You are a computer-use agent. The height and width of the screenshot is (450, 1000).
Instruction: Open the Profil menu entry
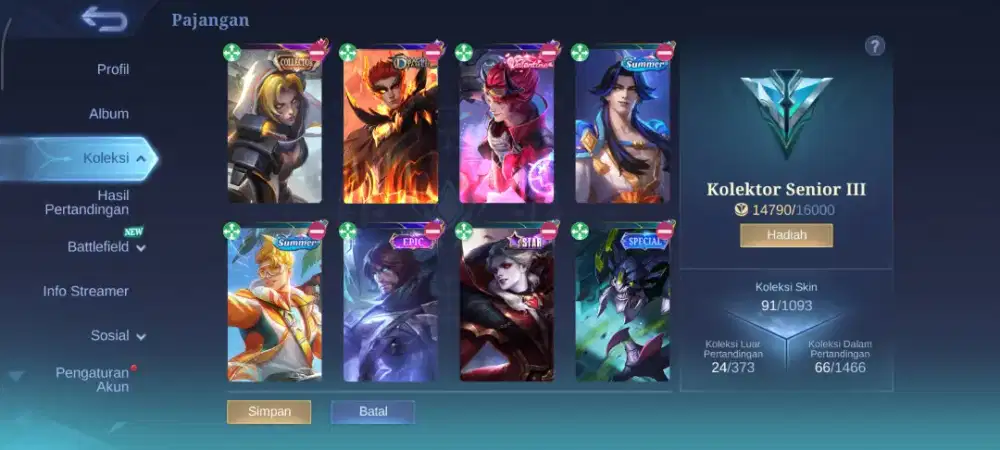pyautogui.click(x=112, y=69)
